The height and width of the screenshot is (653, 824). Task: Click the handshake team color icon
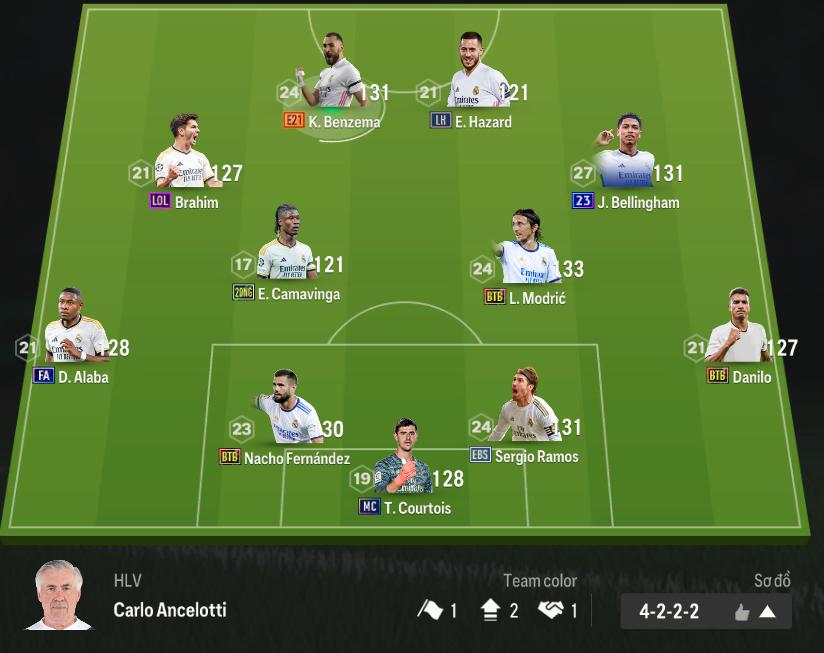coord(551,610)
